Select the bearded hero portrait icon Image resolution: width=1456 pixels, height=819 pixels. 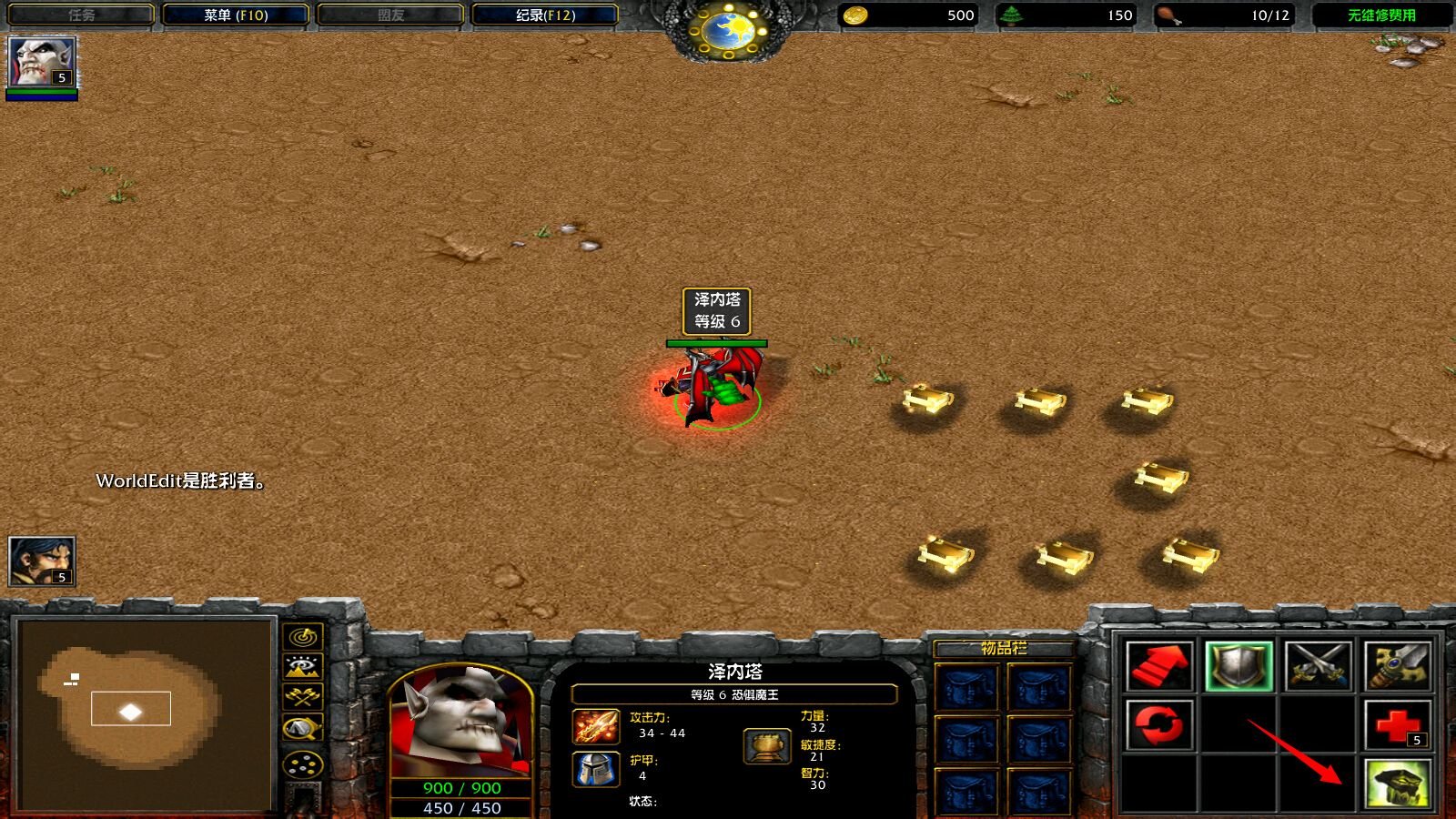41,561
